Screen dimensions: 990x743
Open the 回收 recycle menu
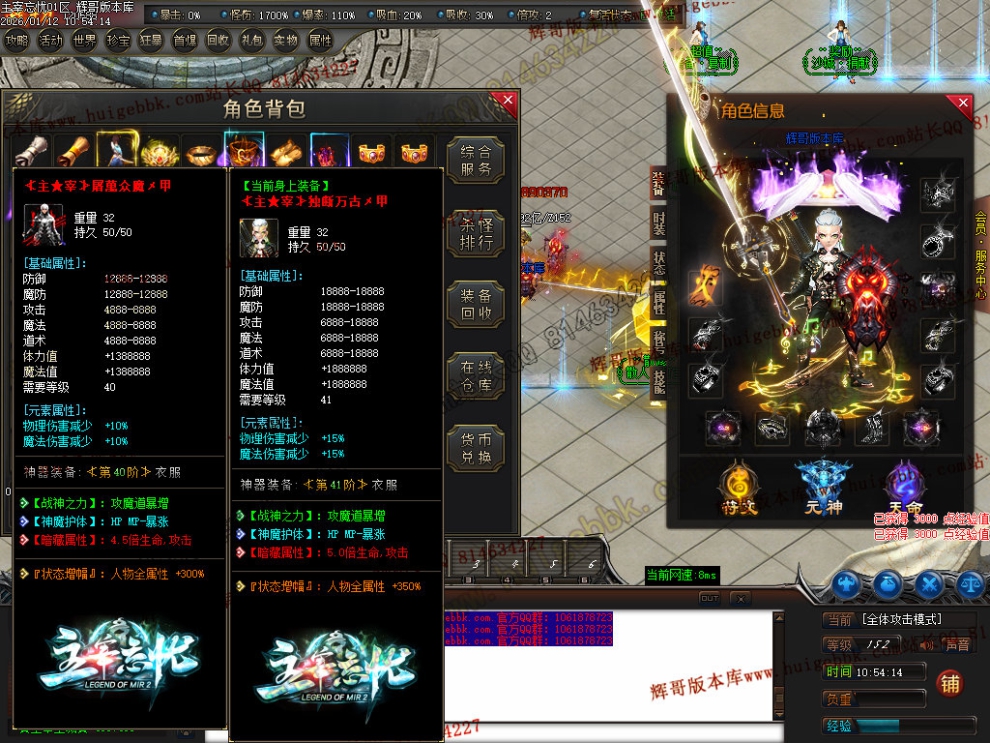[x=218, y=41]
